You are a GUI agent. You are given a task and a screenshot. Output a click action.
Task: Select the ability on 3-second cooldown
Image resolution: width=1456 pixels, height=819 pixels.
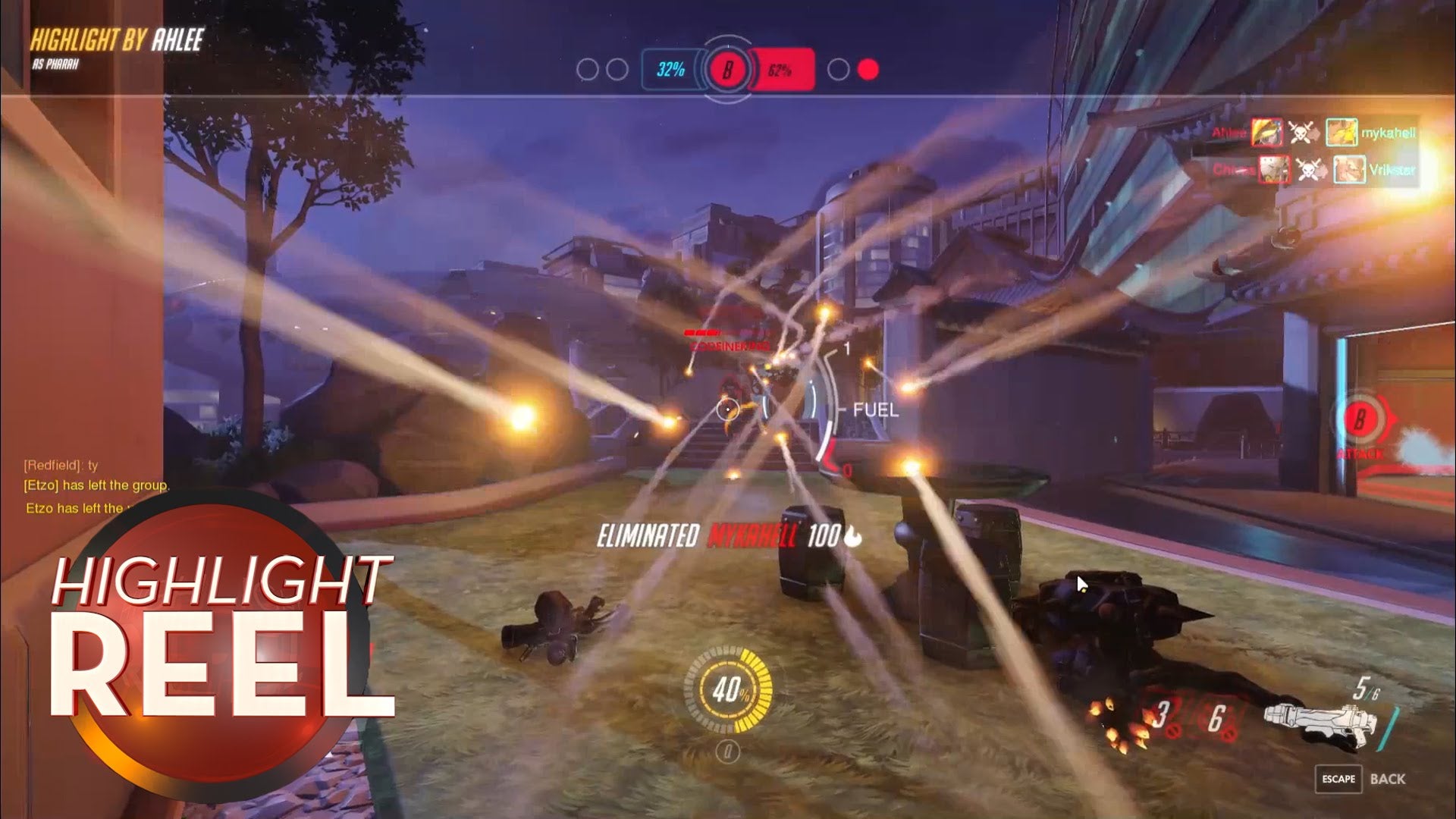[1160, 717]
